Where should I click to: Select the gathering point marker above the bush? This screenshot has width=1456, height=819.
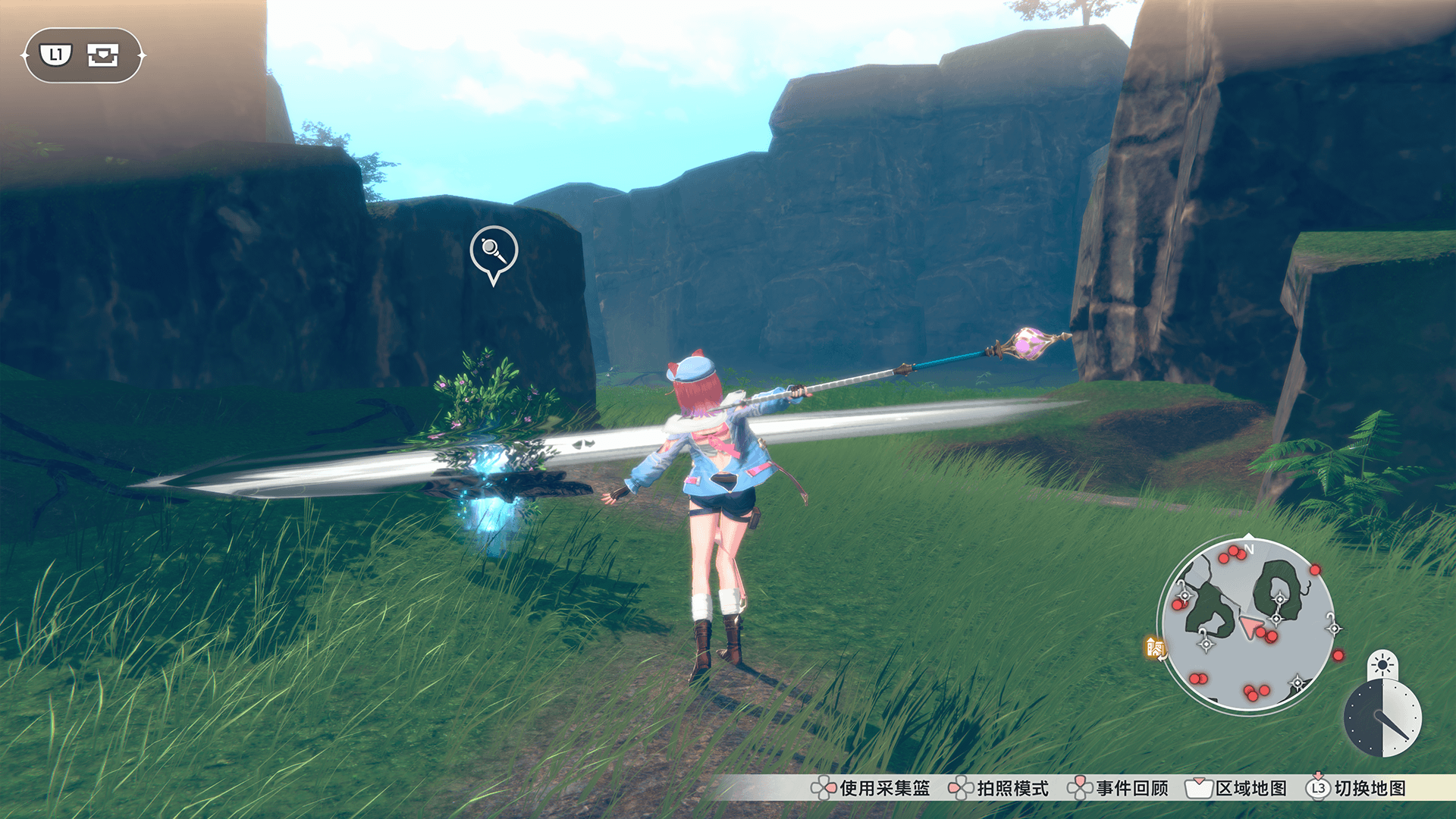point(494,253)
